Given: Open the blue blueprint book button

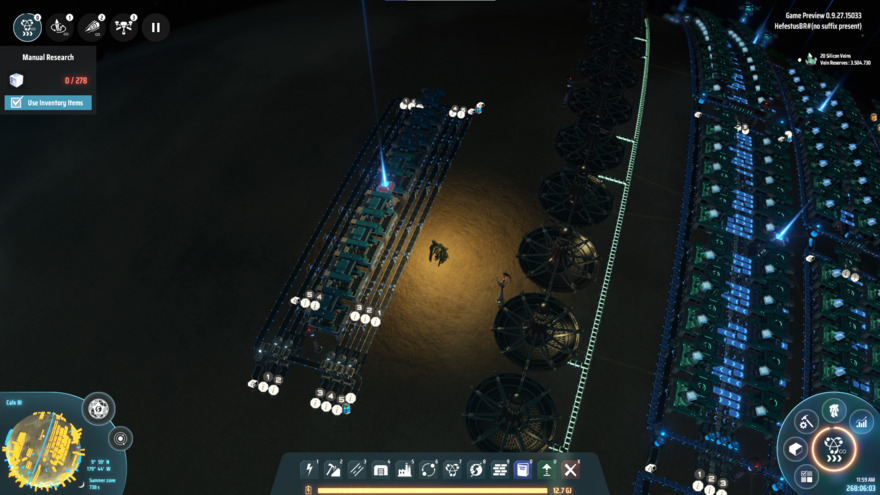Looking at the screenshot, I should click(x=523, y=469).
